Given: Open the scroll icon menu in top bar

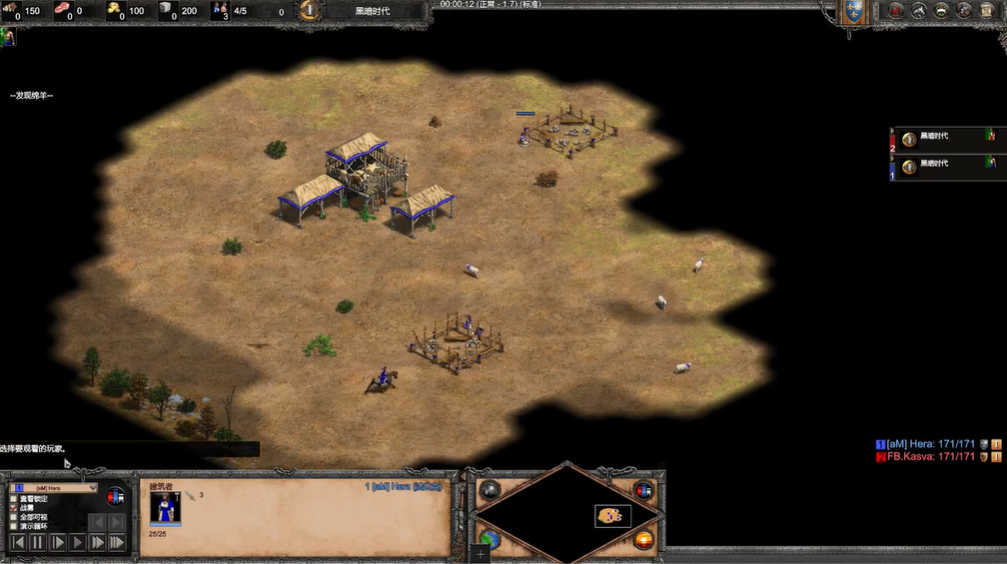Looking at the screenshot, I should coord(987,11).
